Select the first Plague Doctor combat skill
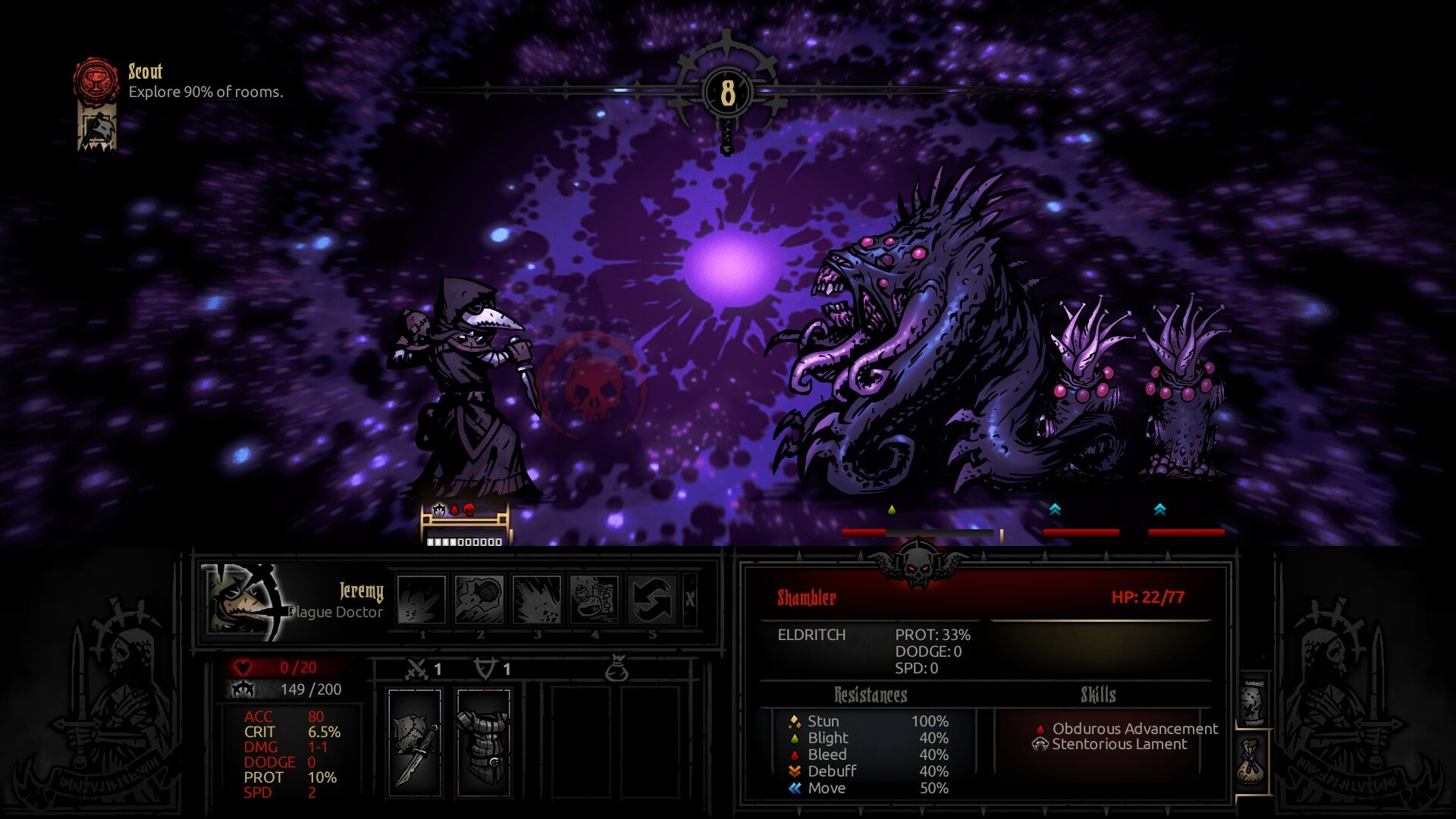 click(x=422, y=599)
